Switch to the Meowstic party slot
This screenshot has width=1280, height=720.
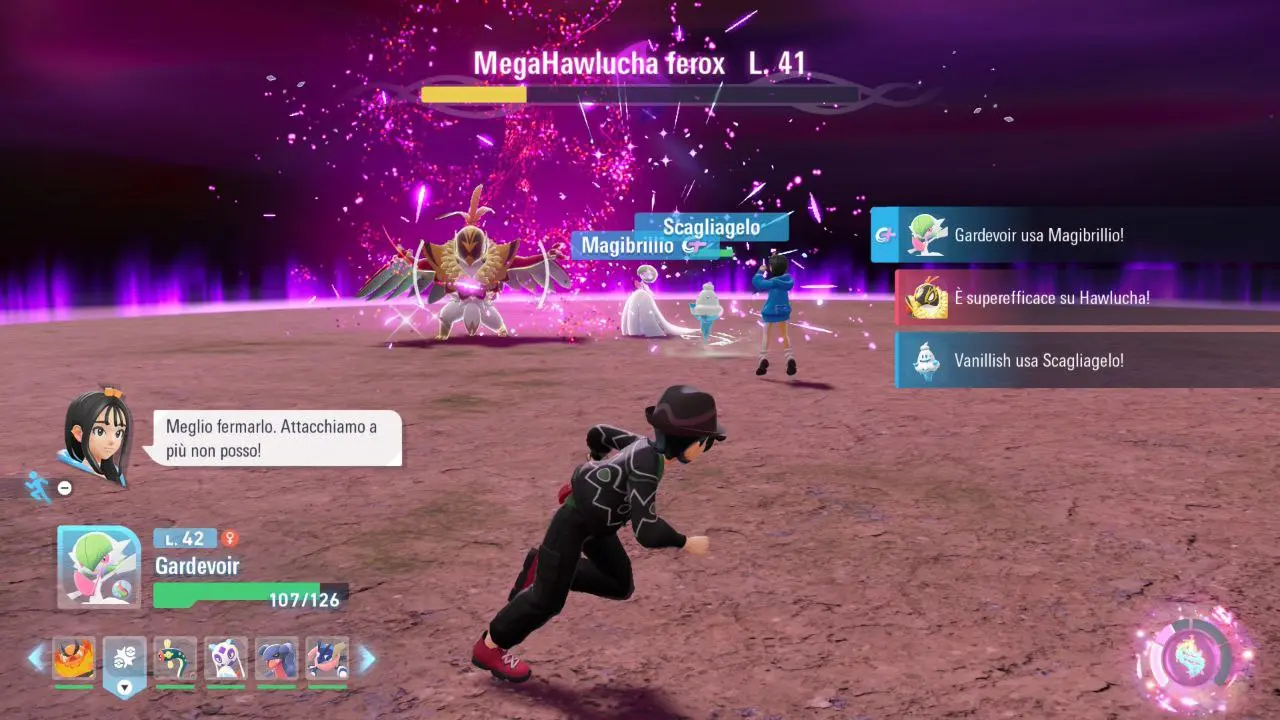coord(226,659)
